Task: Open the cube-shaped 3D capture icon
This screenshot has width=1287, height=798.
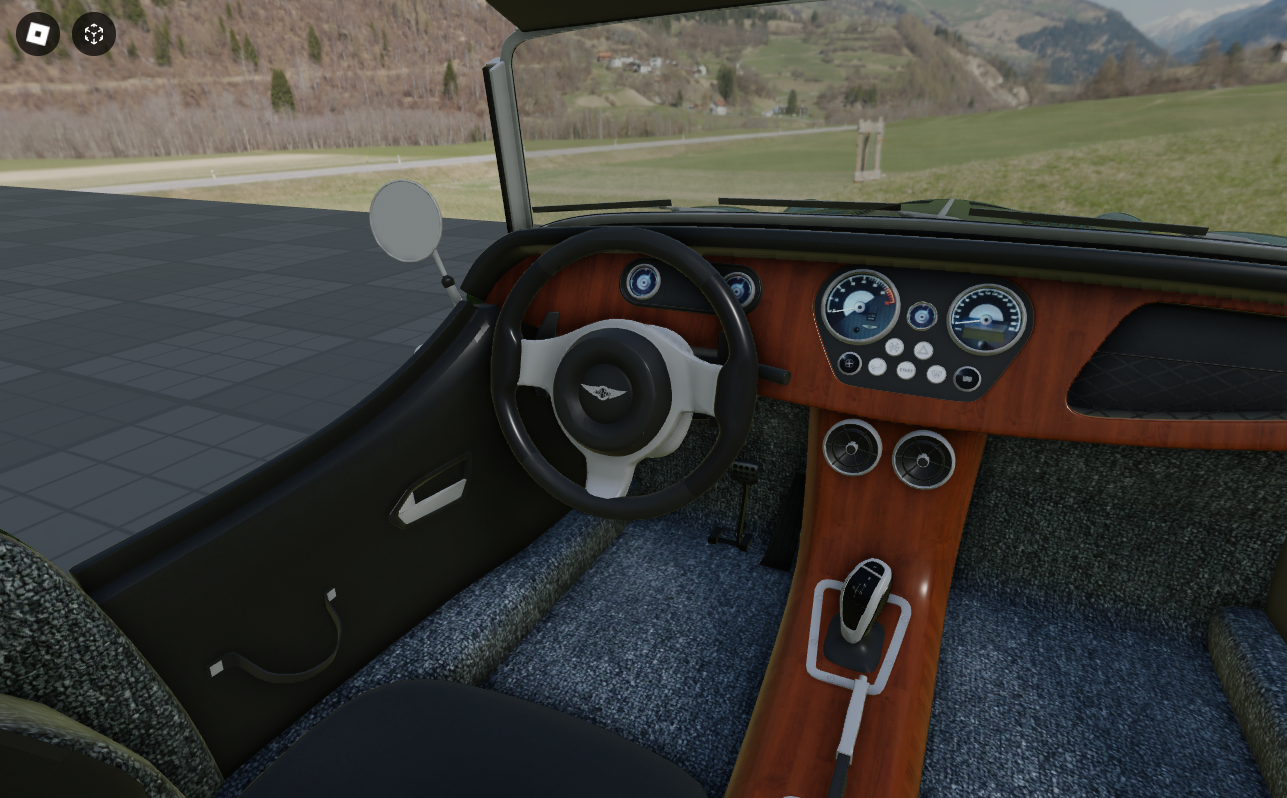Action: (x=94, y=35)
